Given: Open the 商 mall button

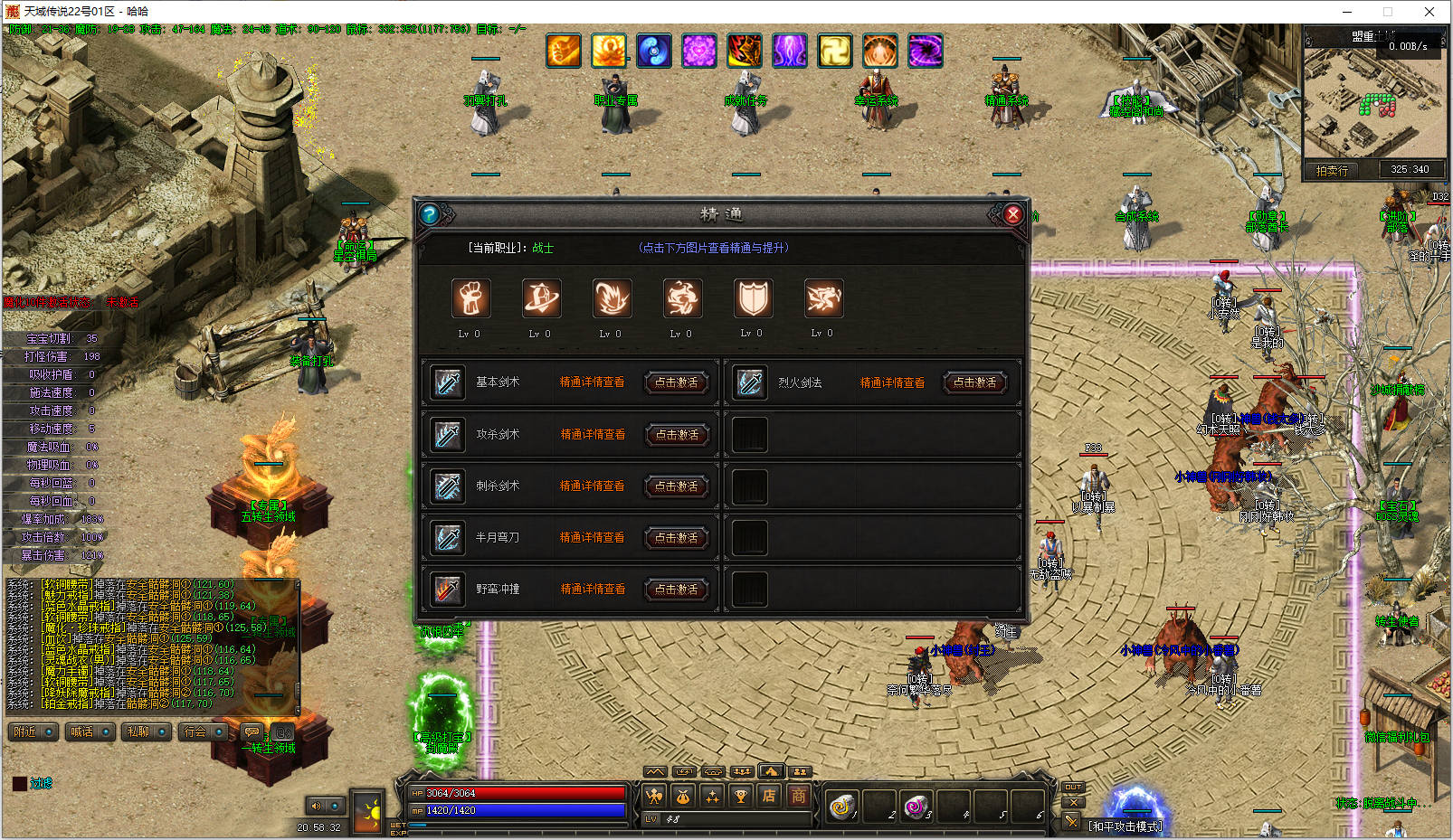Looking at the screenshot, I should tap(798, 796).
